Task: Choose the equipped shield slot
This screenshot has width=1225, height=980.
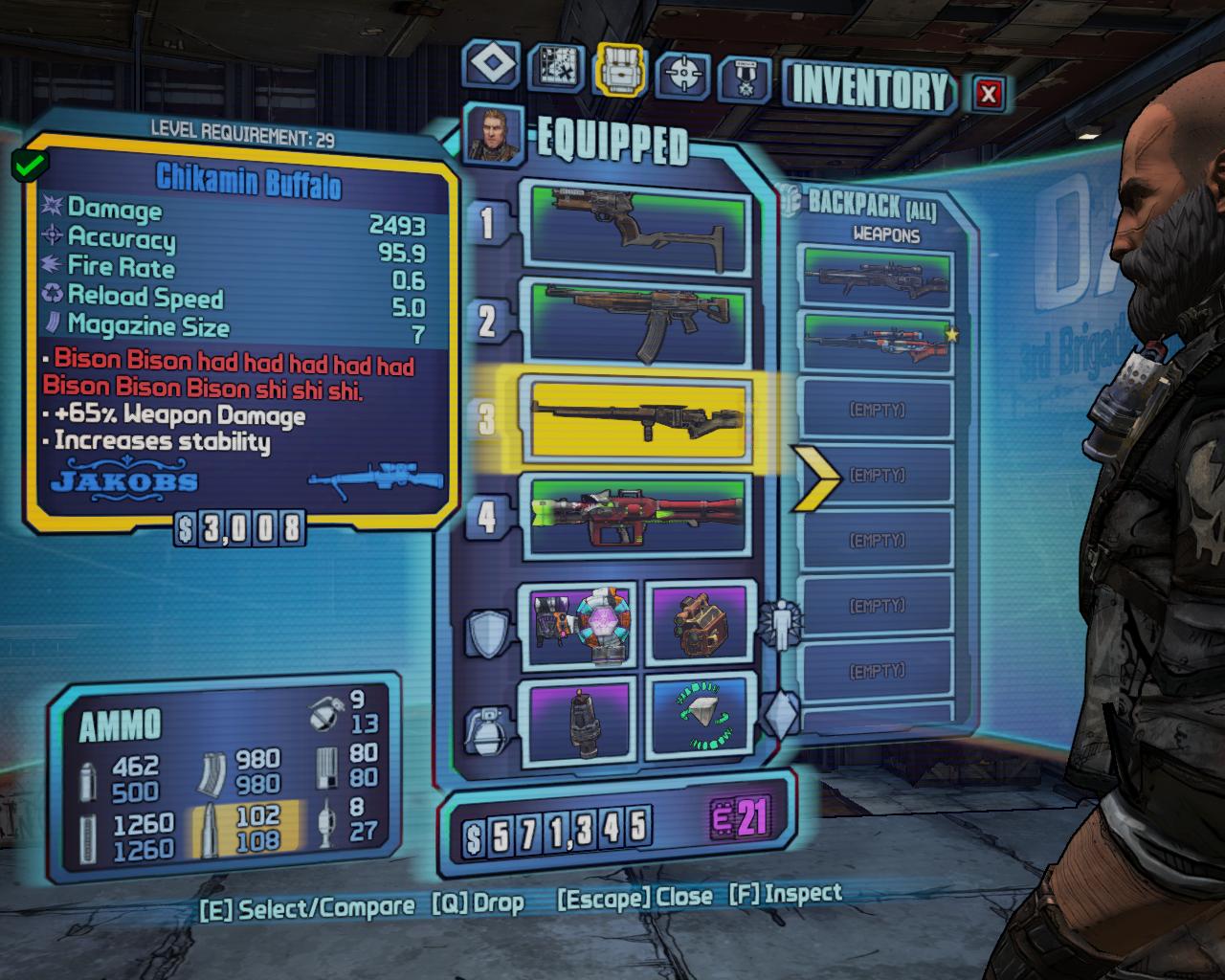Action: pyautogui.click(x=582, y=624)
